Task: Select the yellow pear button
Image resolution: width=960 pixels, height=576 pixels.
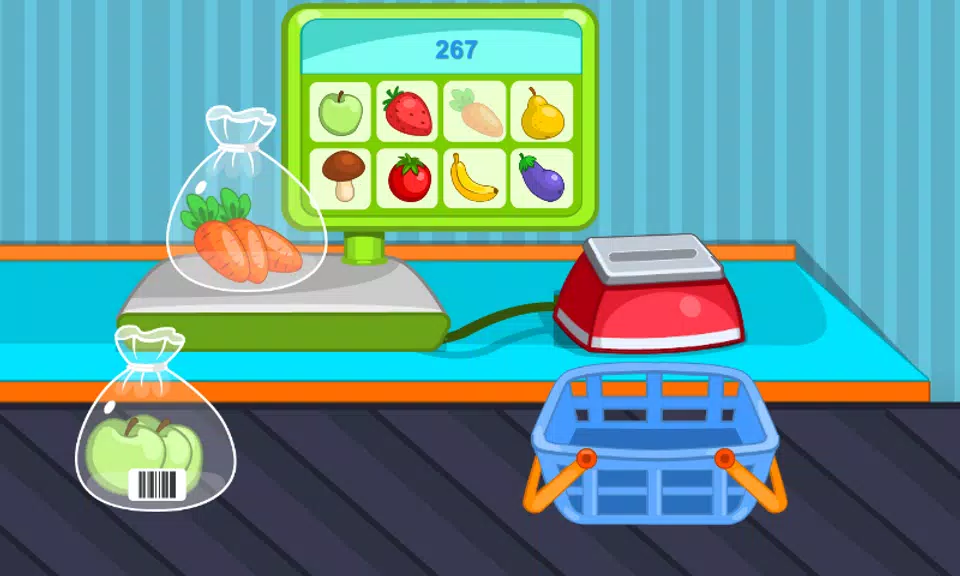Action: pos(541,112)
